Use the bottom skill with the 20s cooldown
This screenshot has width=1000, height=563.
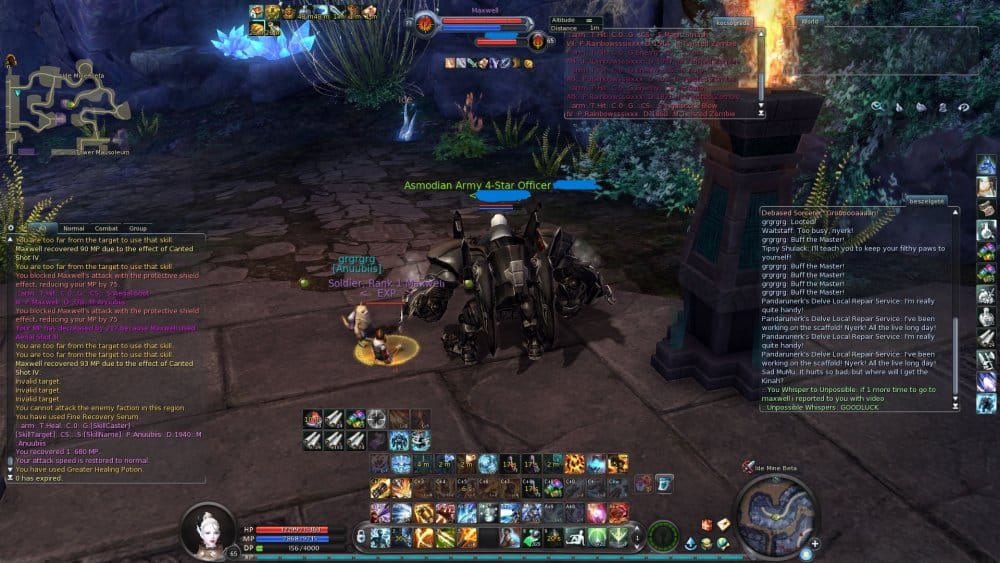[551, 538]
